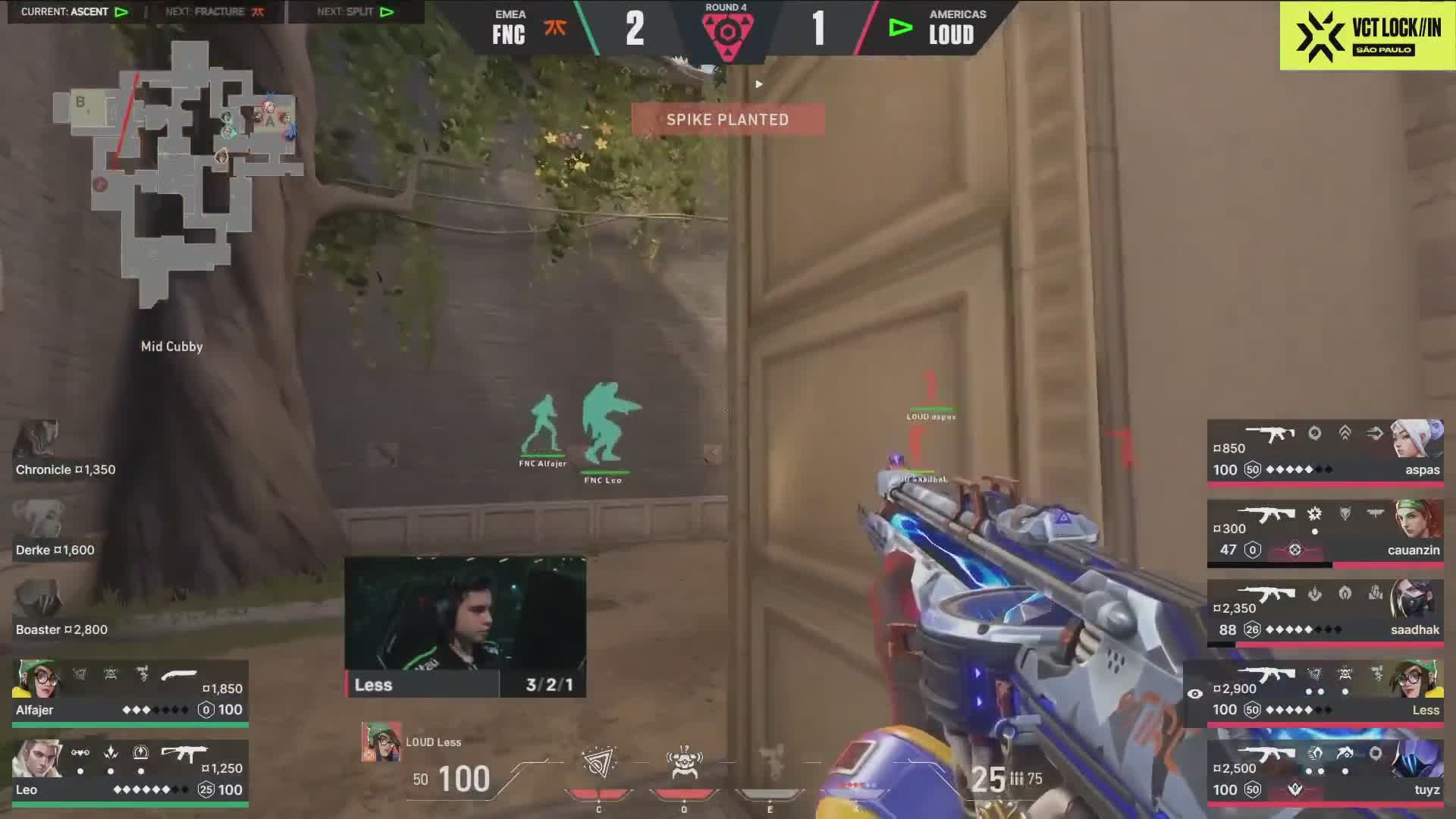Screen dimensions: 1456x819
Task: Activate the Killjoy Alarmbot ability icon
Action: pos(684,762)
